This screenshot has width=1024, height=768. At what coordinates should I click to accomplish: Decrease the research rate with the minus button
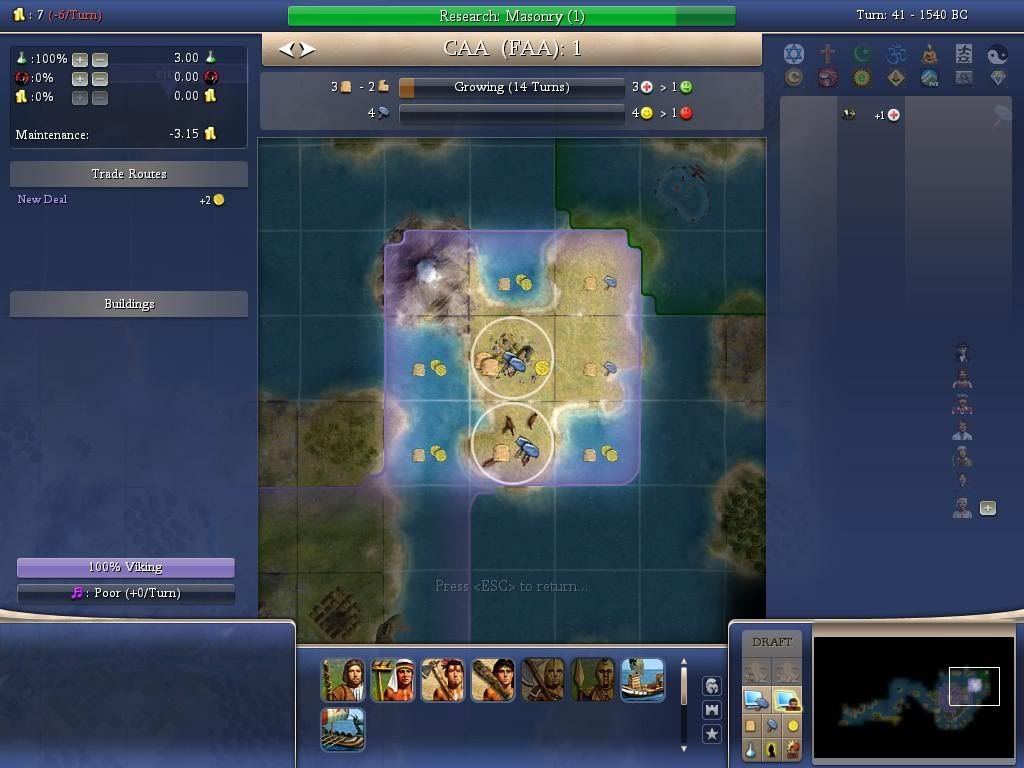coord(99,59)
